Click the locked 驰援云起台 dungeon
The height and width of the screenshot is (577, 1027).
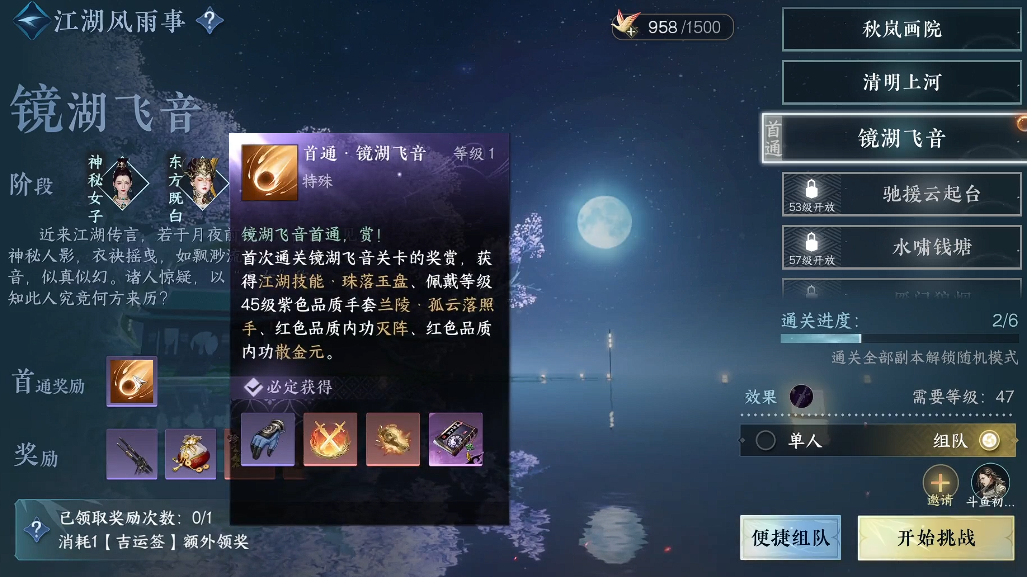(902, 193)
